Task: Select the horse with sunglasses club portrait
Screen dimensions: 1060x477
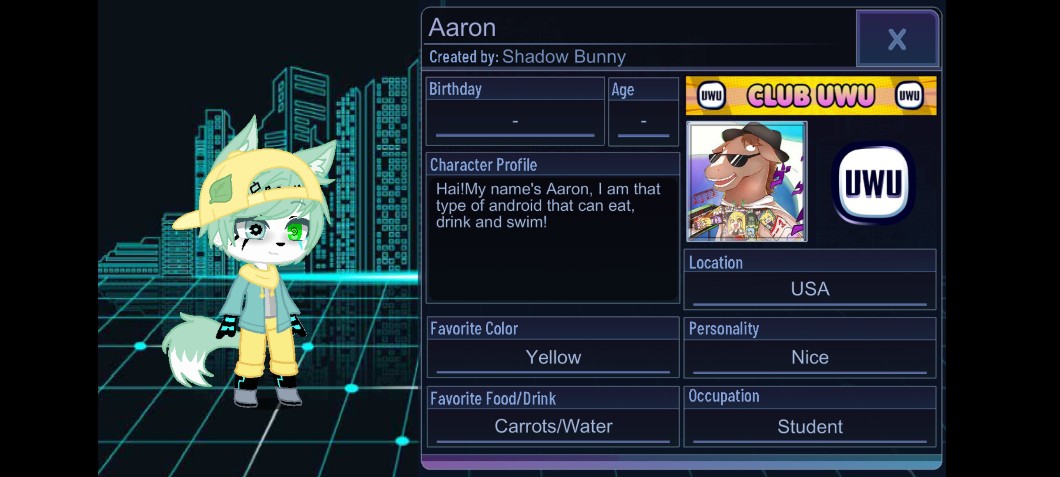Action: [747, 181]
